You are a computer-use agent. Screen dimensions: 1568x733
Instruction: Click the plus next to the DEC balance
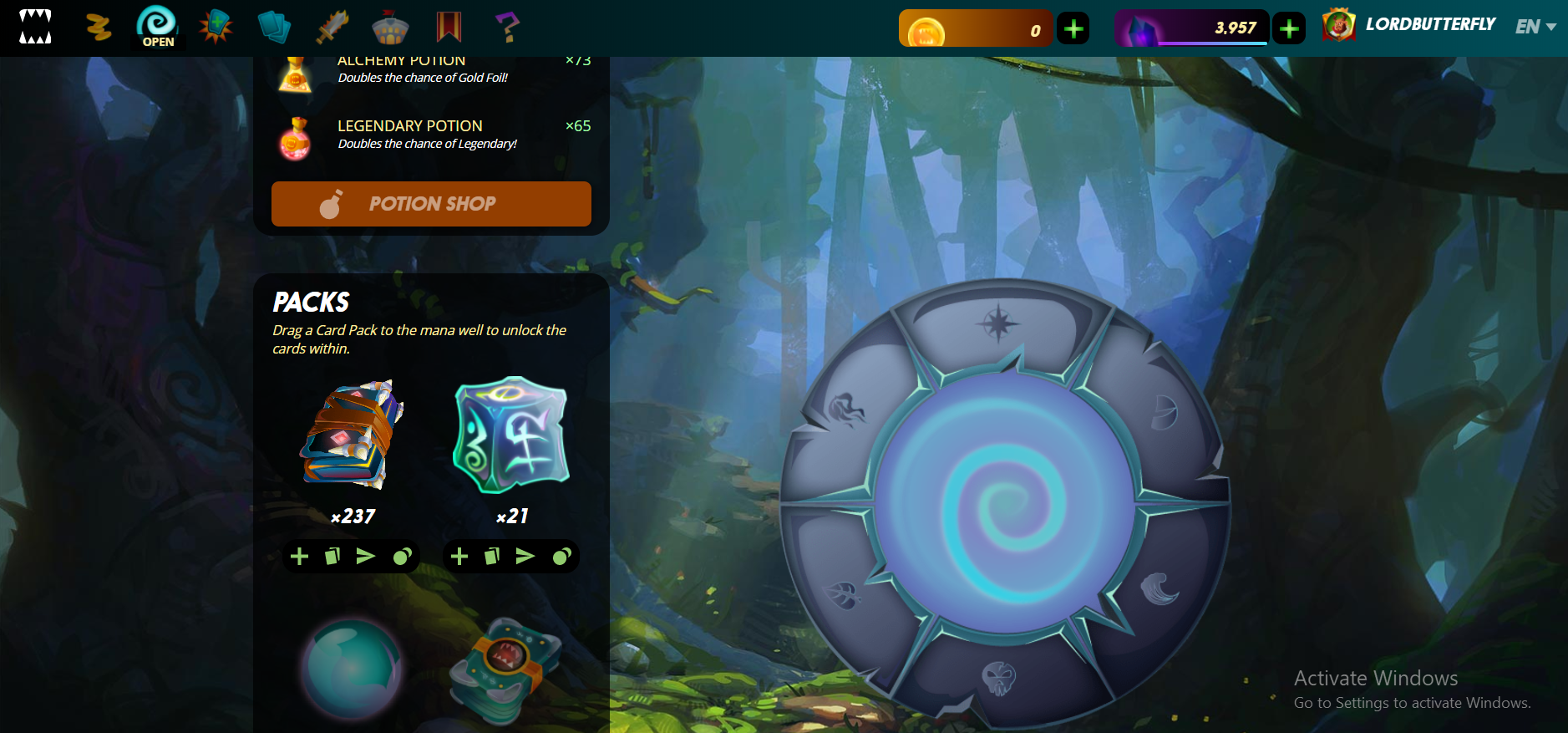coord(1289,27)
